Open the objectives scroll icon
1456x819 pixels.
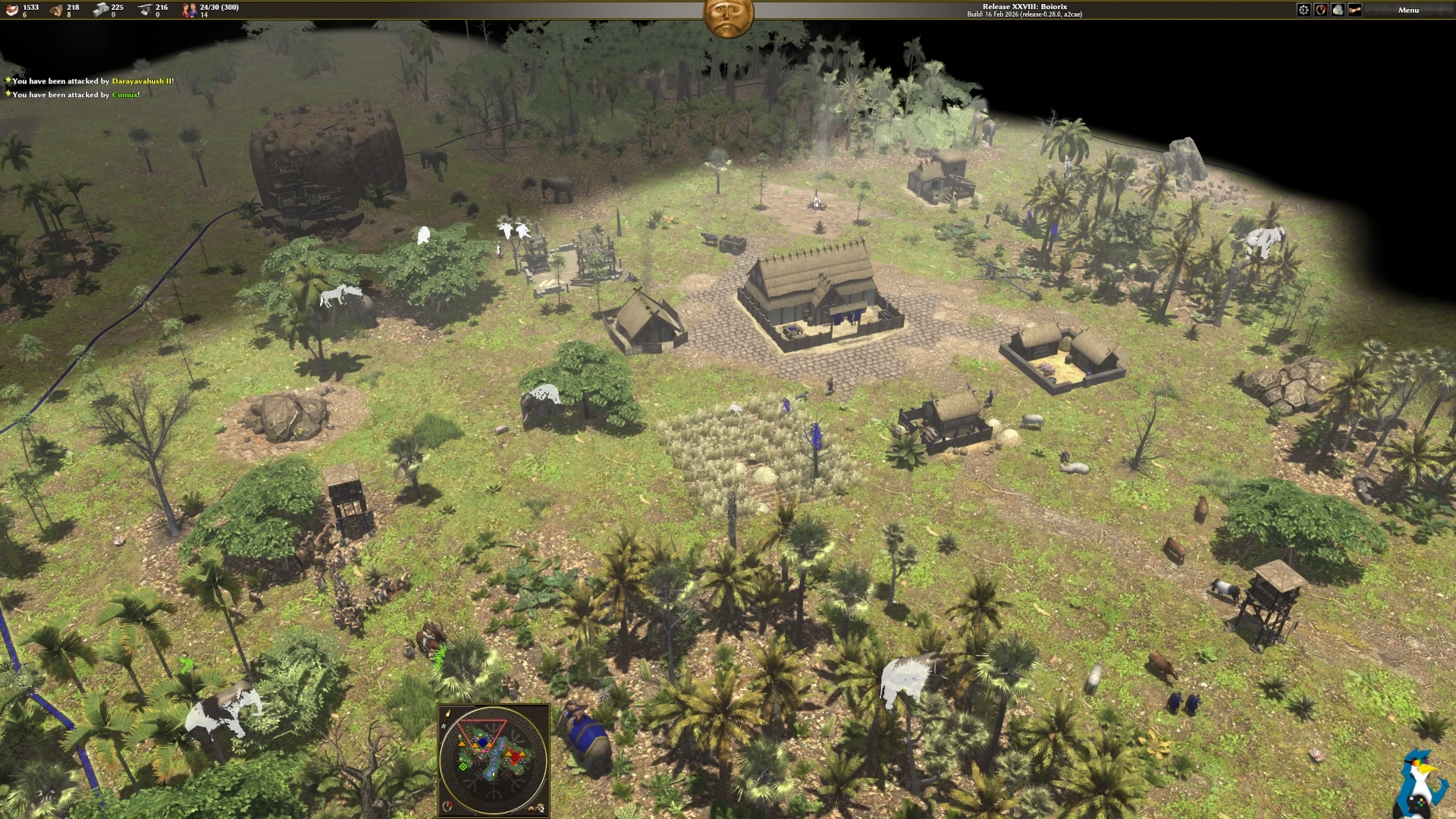[x=1354, y=10]
